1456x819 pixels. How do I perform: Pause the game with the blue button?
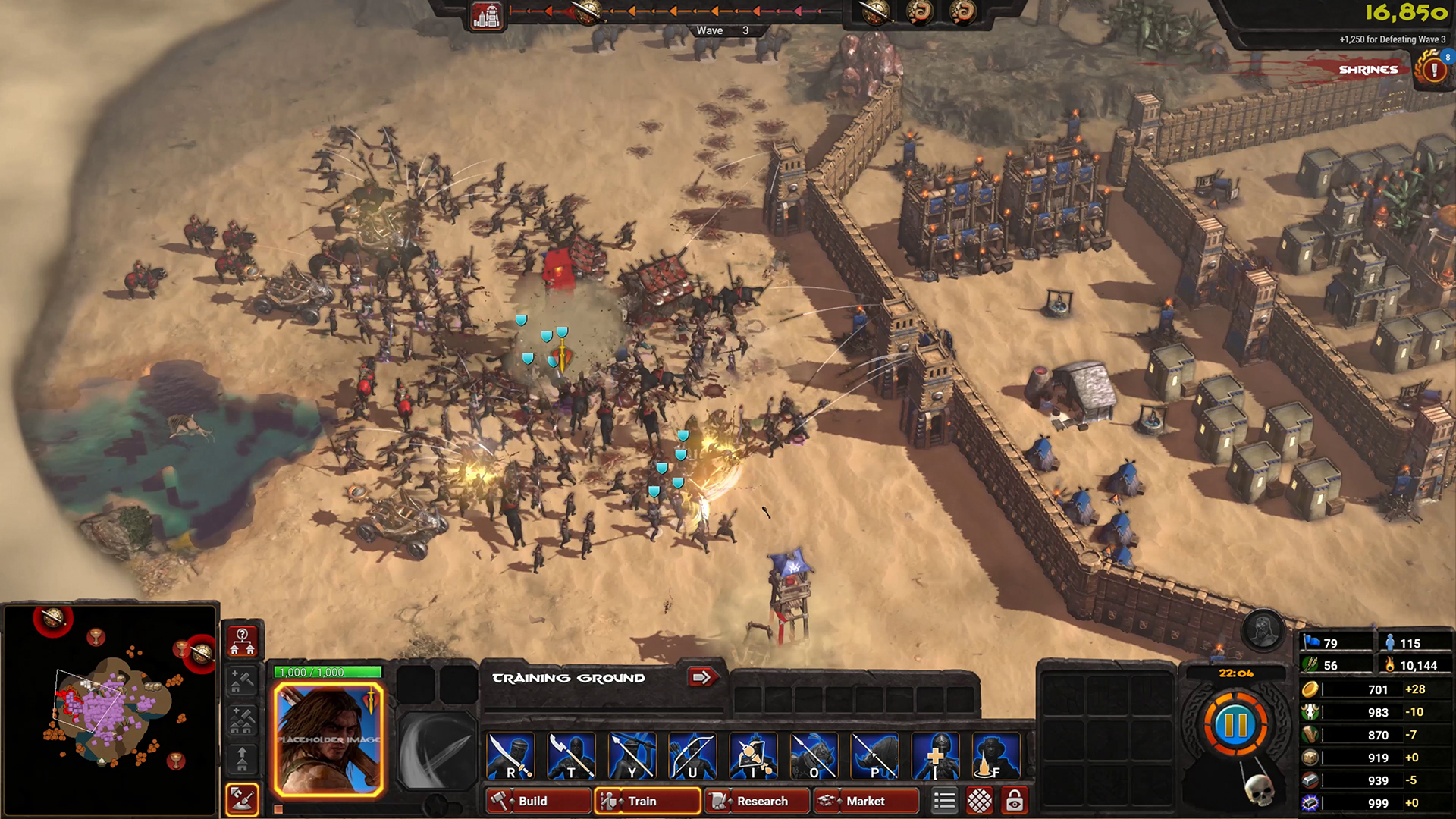click(1235, 725)
